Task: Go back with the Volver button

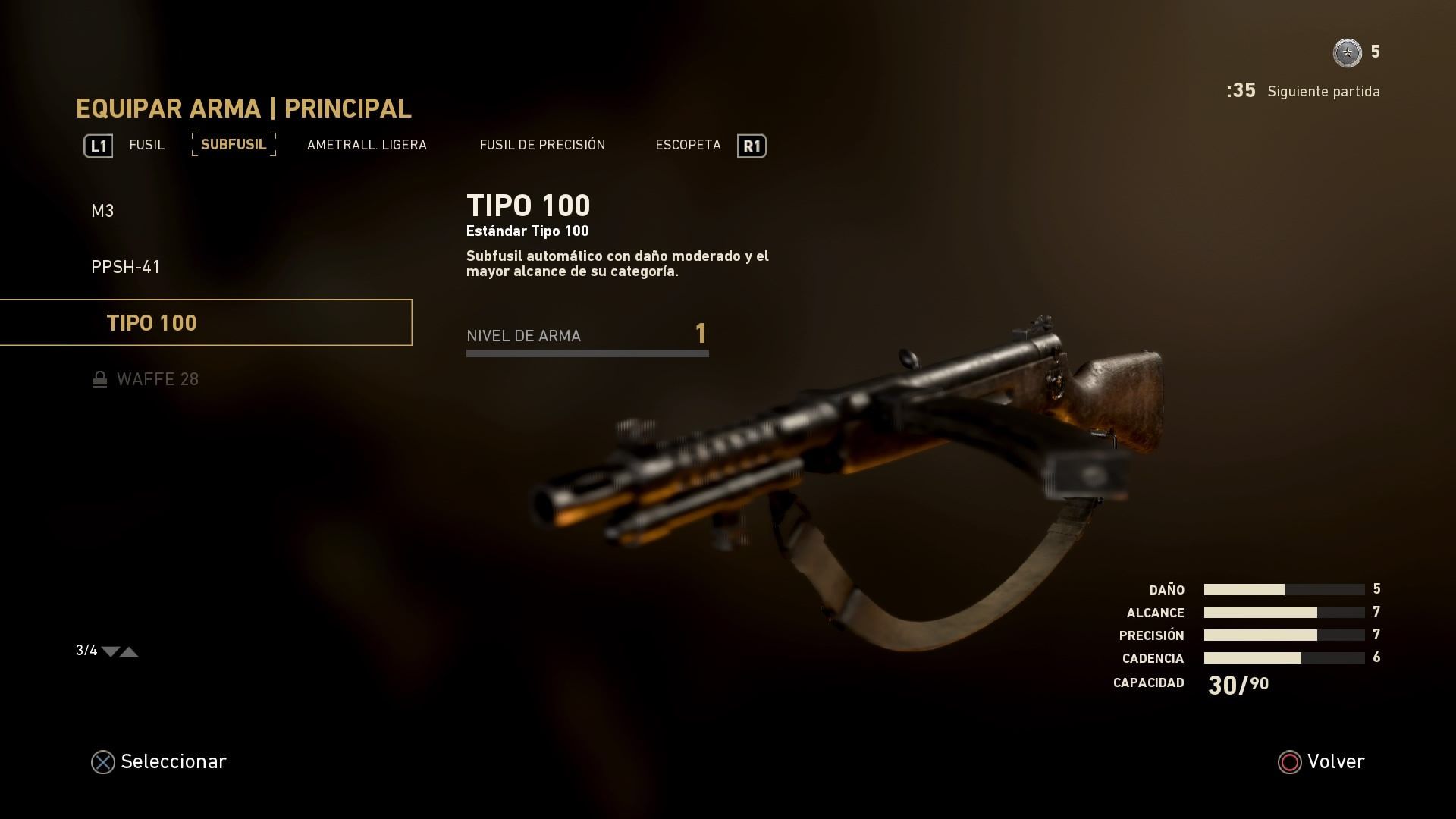Action: [1321, 761]
